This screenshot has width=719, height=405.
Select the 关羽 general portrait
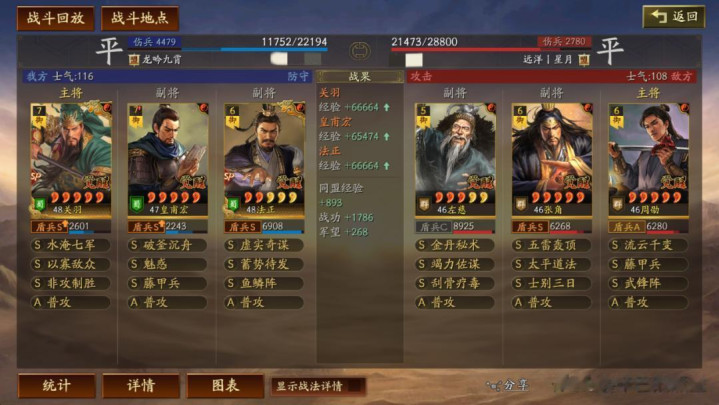[71, 159]
